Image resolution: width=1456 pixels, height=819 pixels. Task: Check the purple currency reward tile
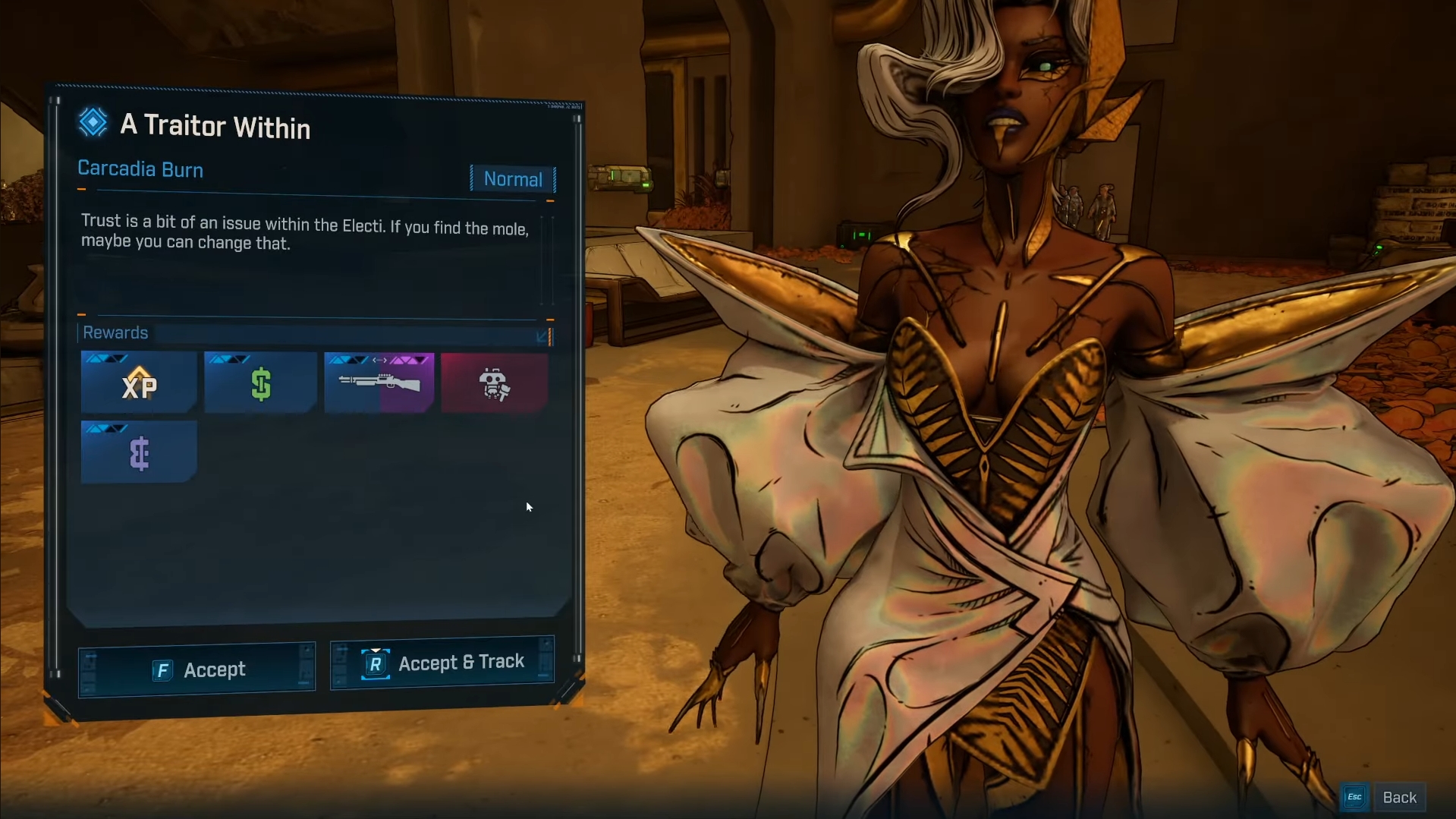tap(139, 452)
